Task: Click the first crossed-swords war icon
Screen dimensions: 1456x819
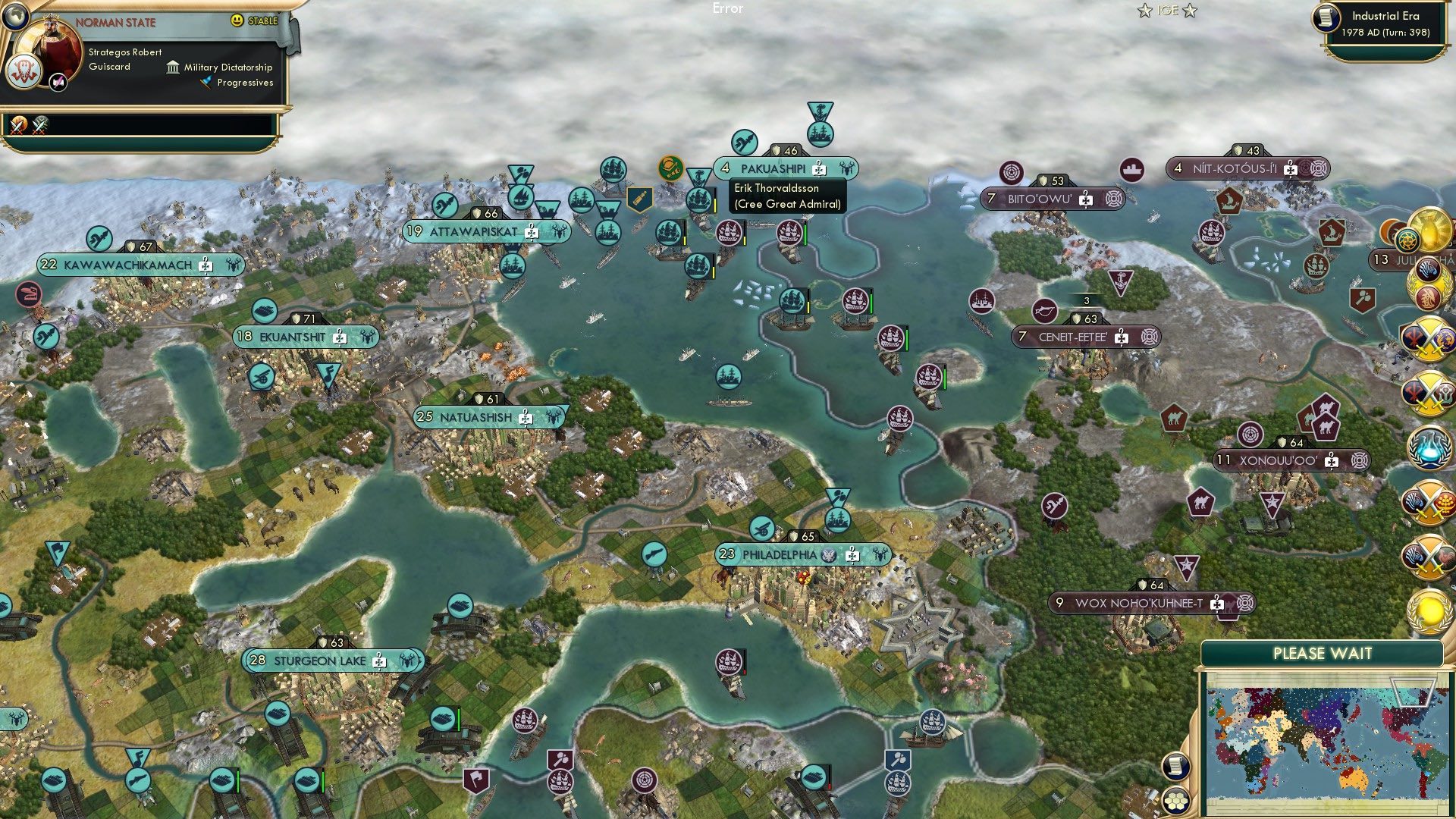Action: click(x=17, y=124)
